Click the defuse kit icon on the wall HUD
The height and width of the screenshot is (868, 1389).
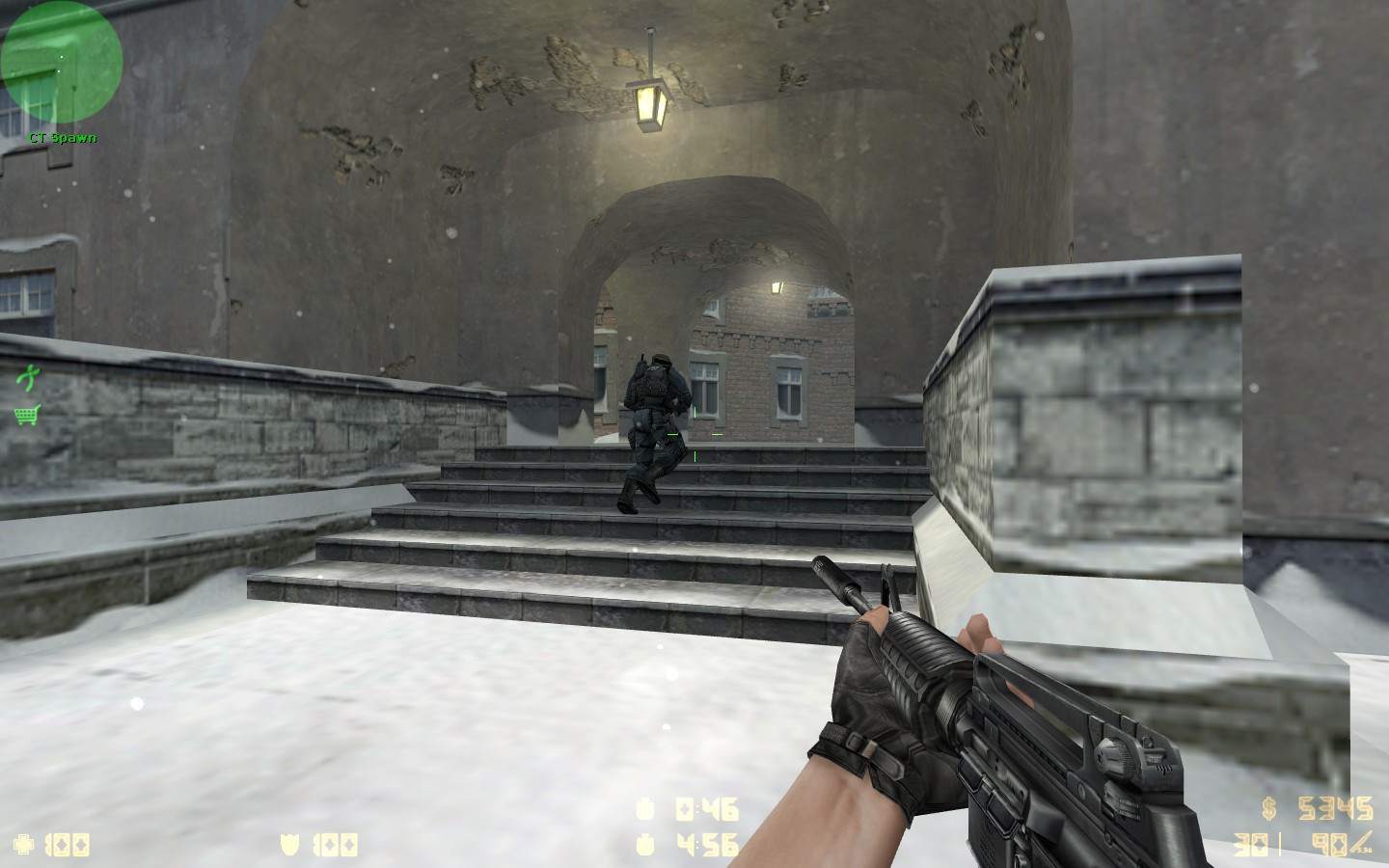click(28, 376)
